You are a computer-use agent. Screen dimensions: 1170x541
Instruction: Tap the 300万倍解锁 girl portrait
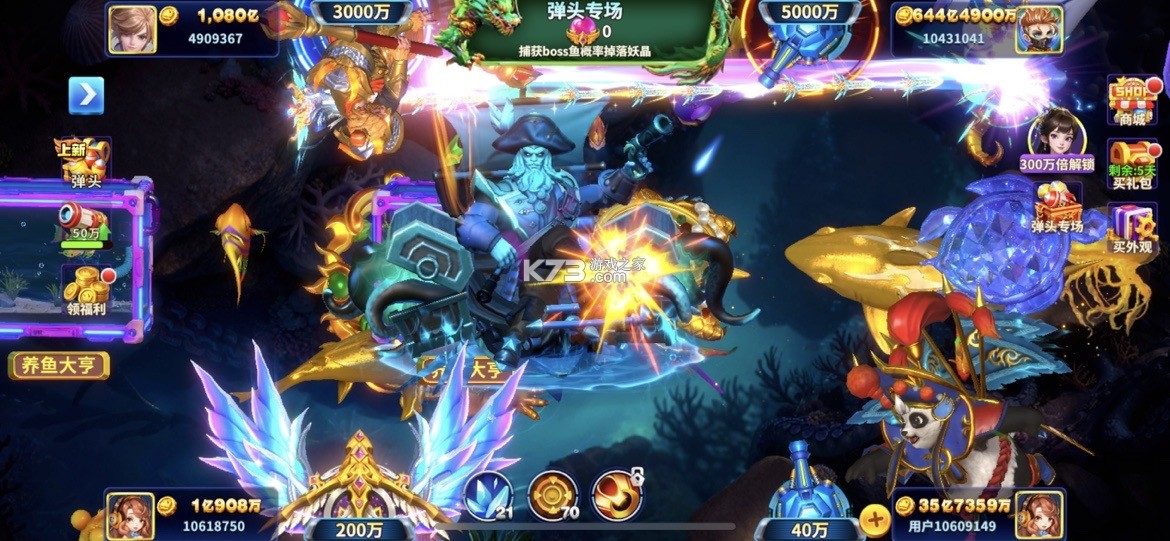(1058, 134)
